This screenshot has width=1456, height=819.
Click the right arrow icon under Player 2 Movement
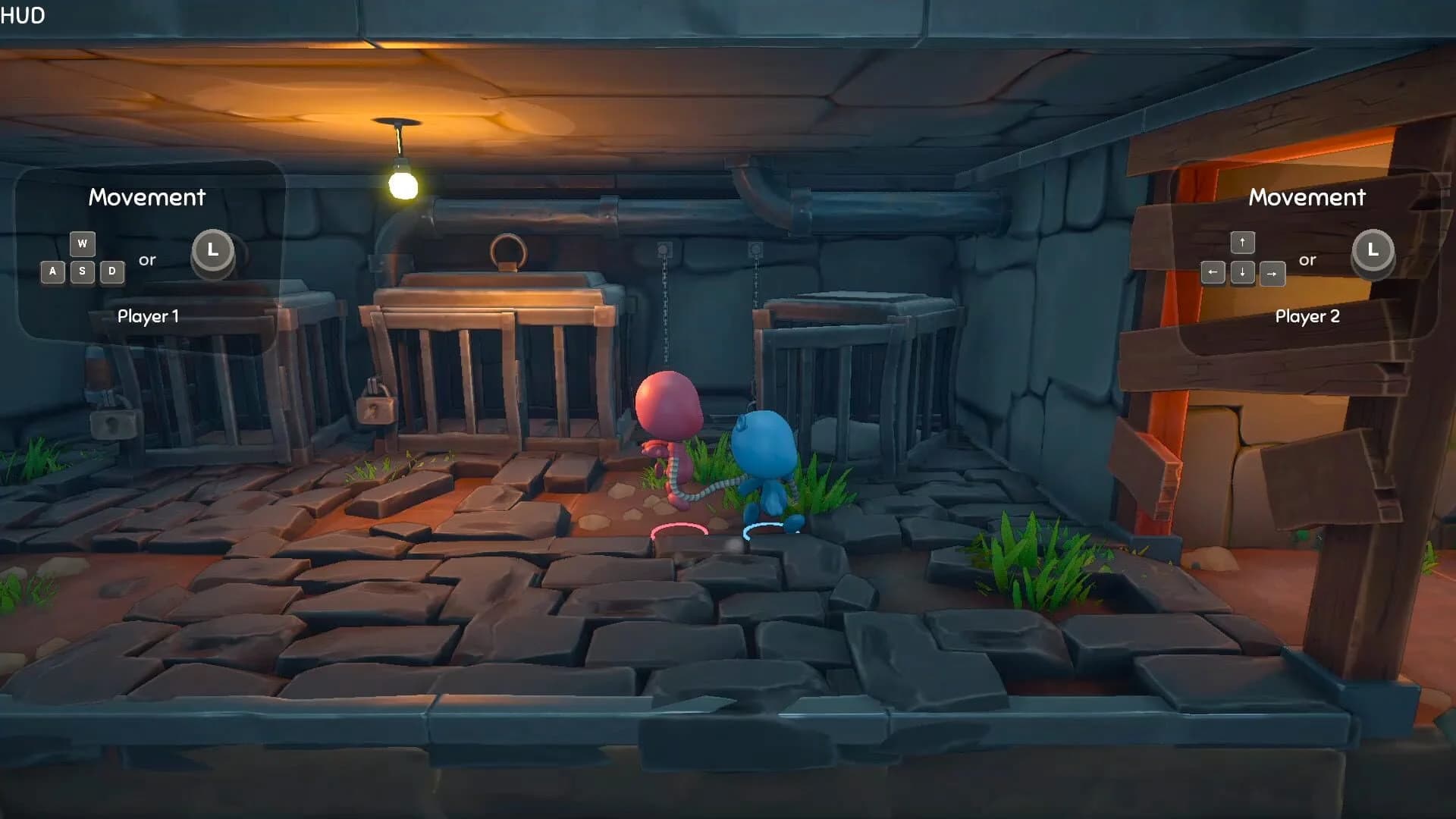click(1272, 272)
